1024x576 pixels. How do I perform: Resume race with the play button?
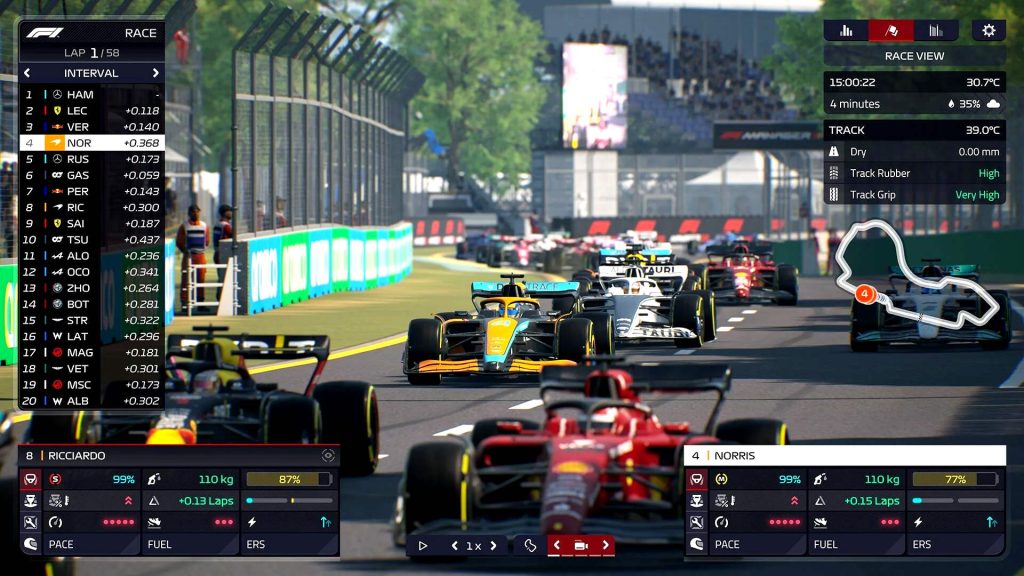tap(423, 545)
